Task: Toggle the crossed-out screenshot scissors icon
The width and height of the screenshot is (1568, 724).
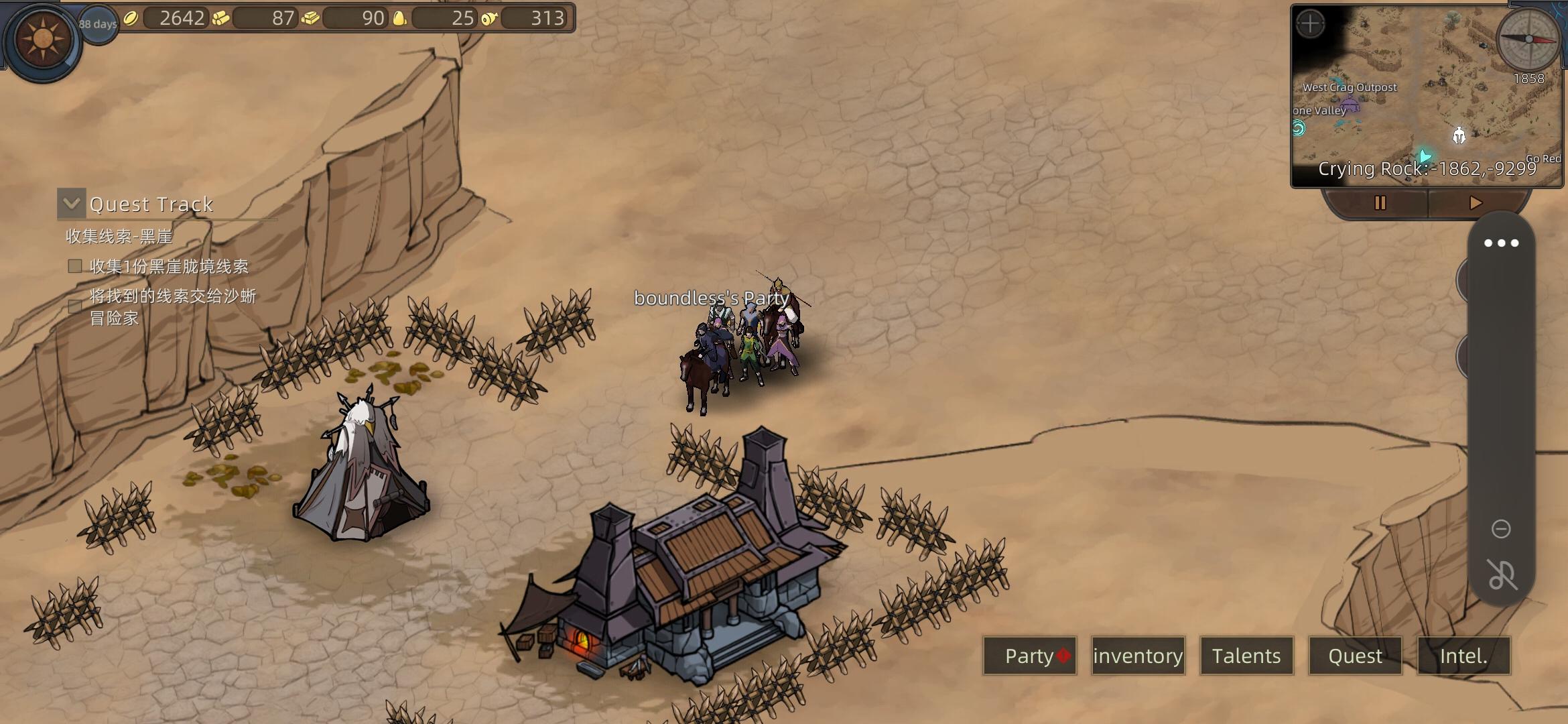Action: 1501,575
